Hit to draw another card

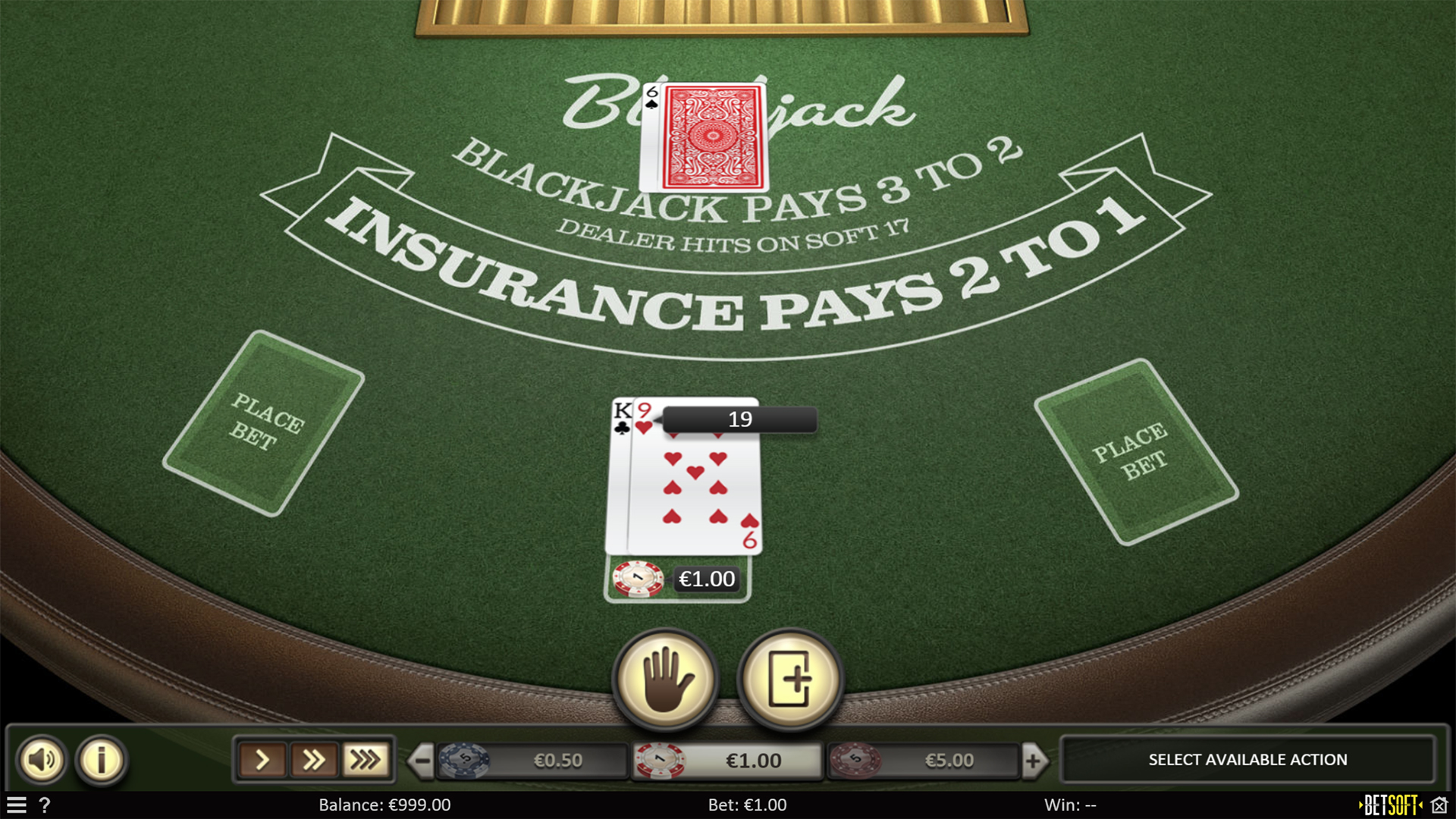pyautogui.click(x=790, y=680)
